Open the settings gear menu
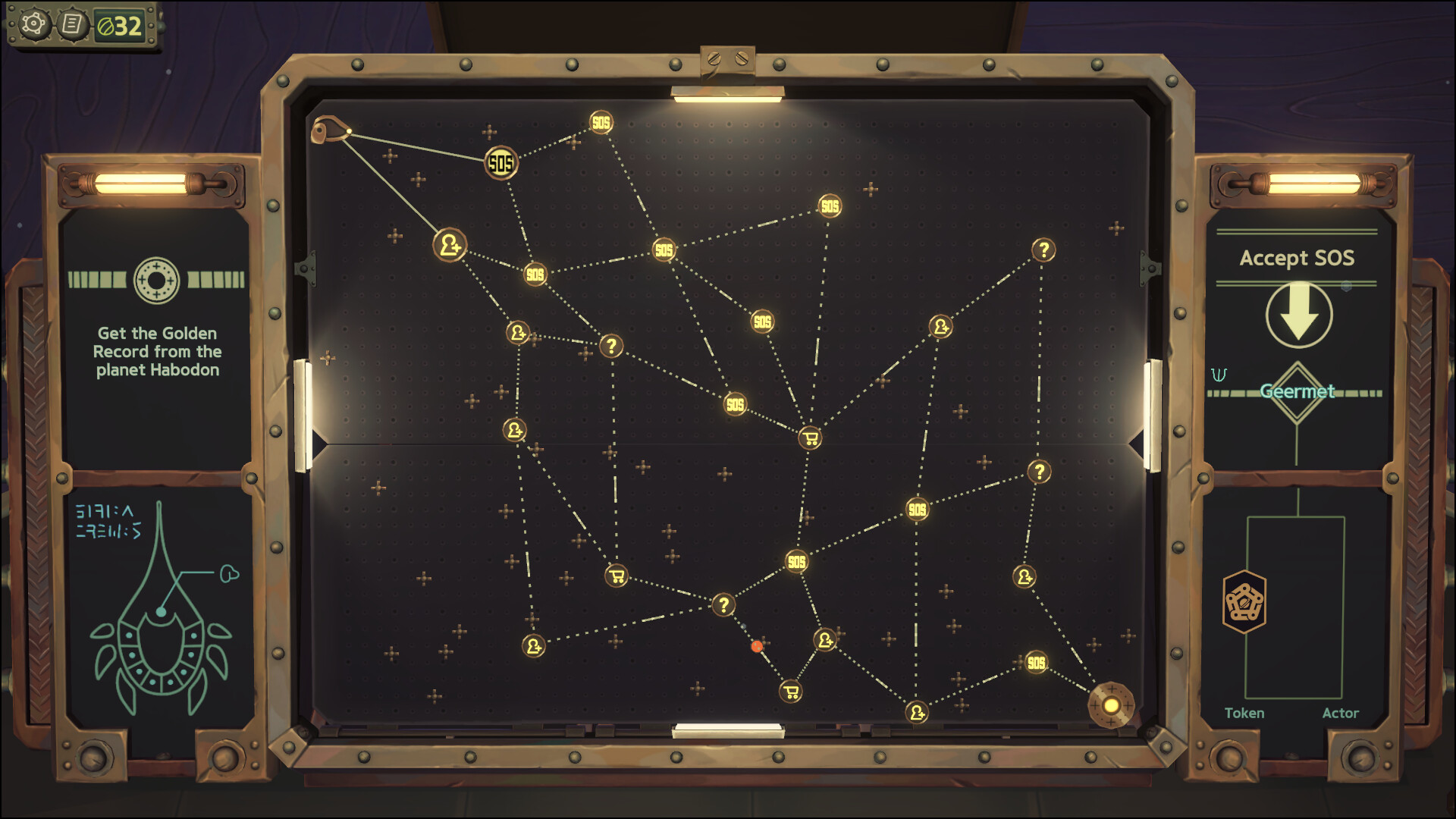This screenshot has height=819, width=1456. tap(33, 23)
